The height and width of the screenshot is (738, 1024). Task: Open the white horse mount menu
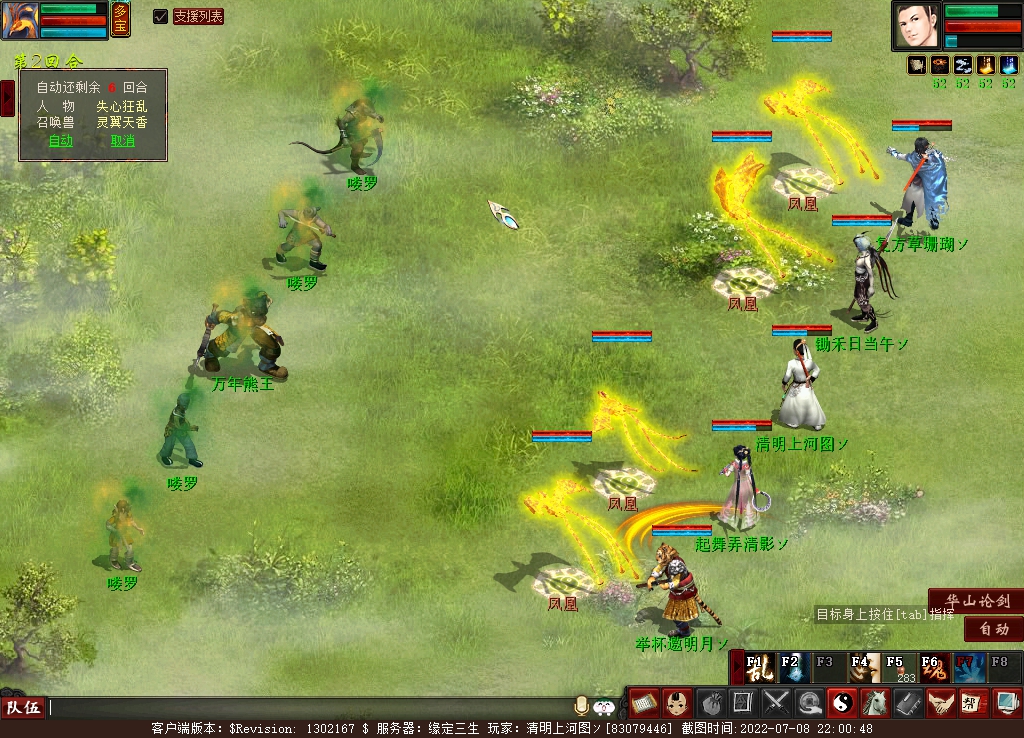pyautogui.click(x=875, y=703)
